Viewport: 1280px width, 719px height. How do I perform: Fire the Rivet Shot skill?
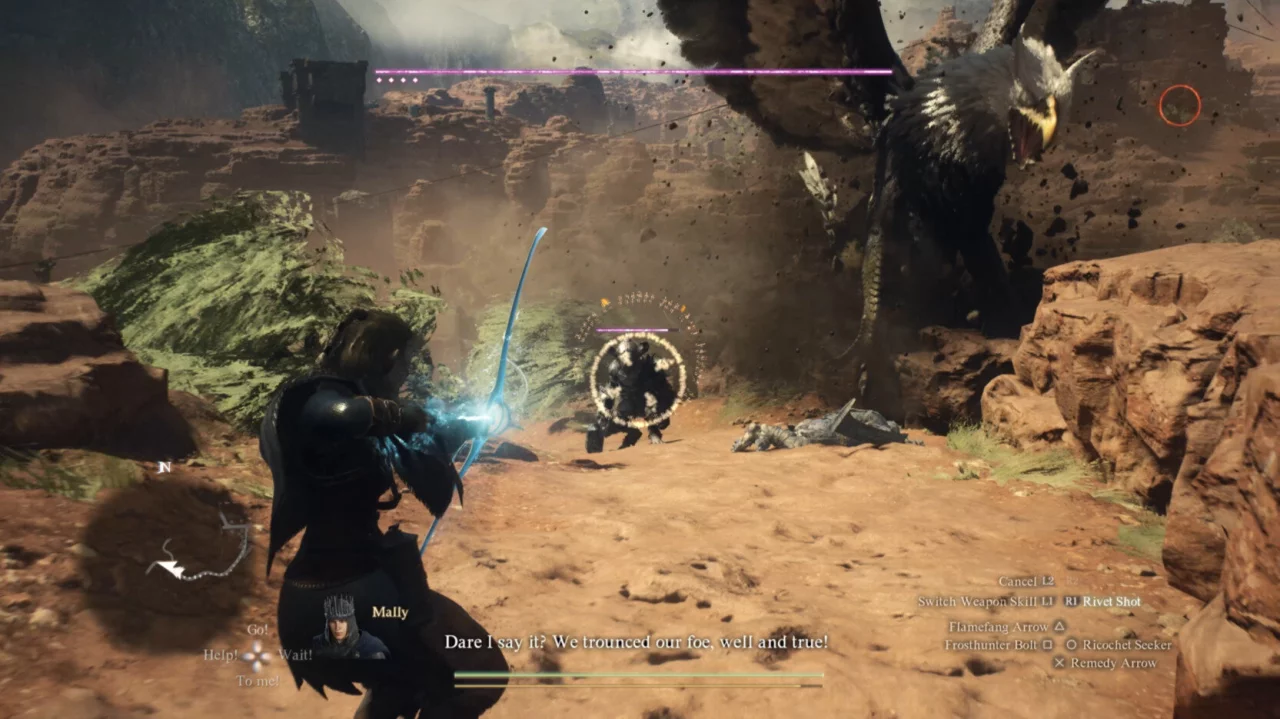pyautogui.click(x=1112, y=602)
